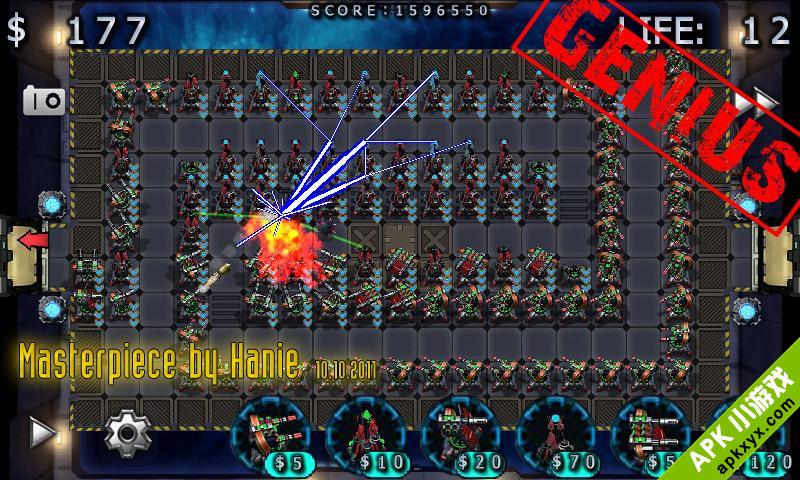Open the gear settings menu
Image resolution: width=800 pixels, height=480 pixels.
pyautogui.click(x=127, y=432)
